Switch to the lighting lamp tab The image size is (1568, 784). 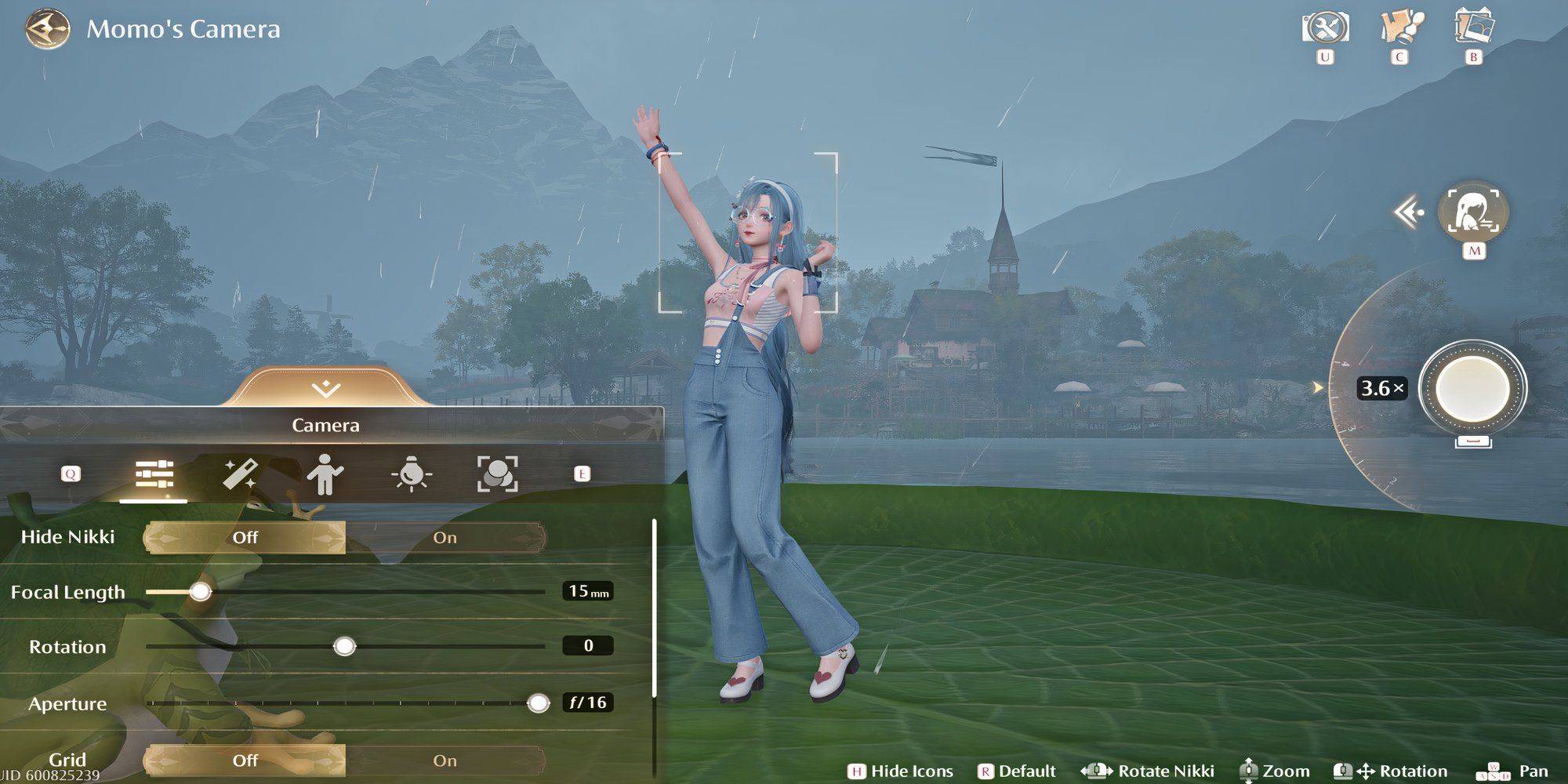(412, 474)
